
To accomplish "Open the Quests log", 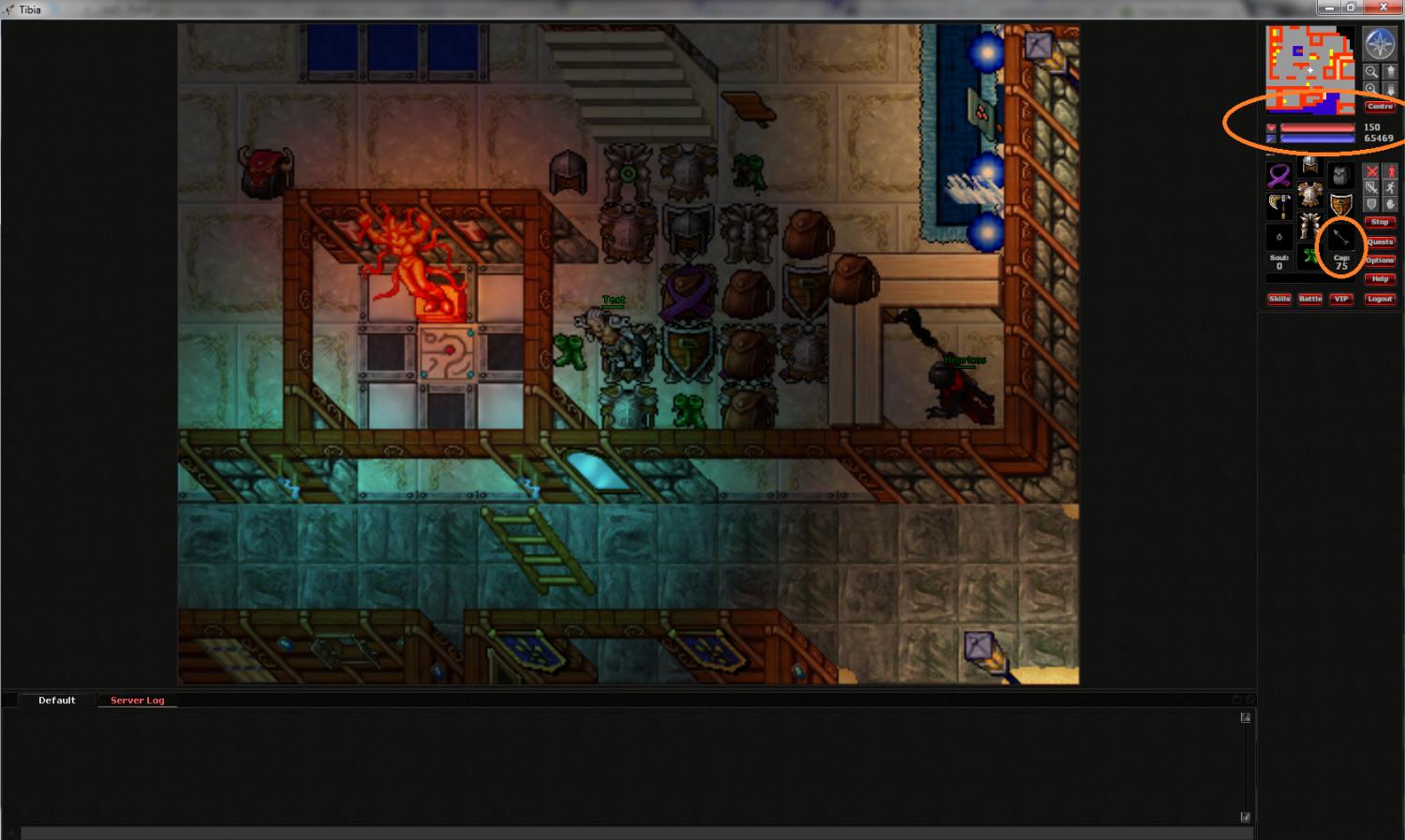I will tap(1380, 242).
